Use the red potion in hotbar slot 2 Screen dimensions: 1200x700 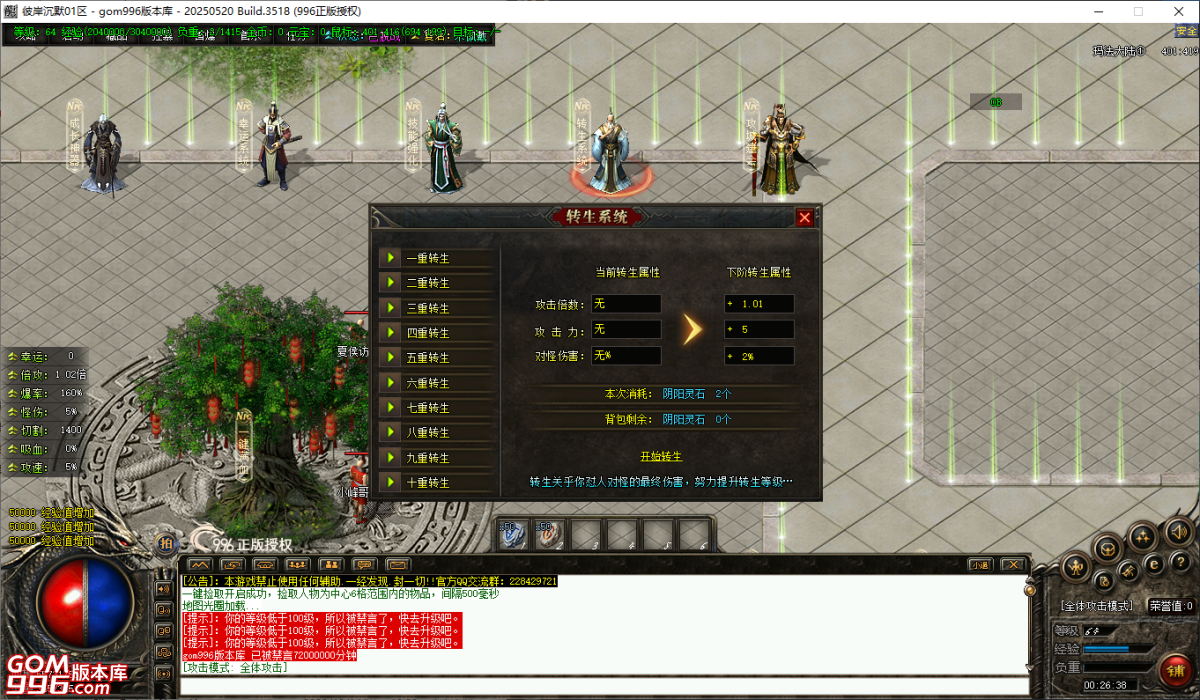[548, 535]
